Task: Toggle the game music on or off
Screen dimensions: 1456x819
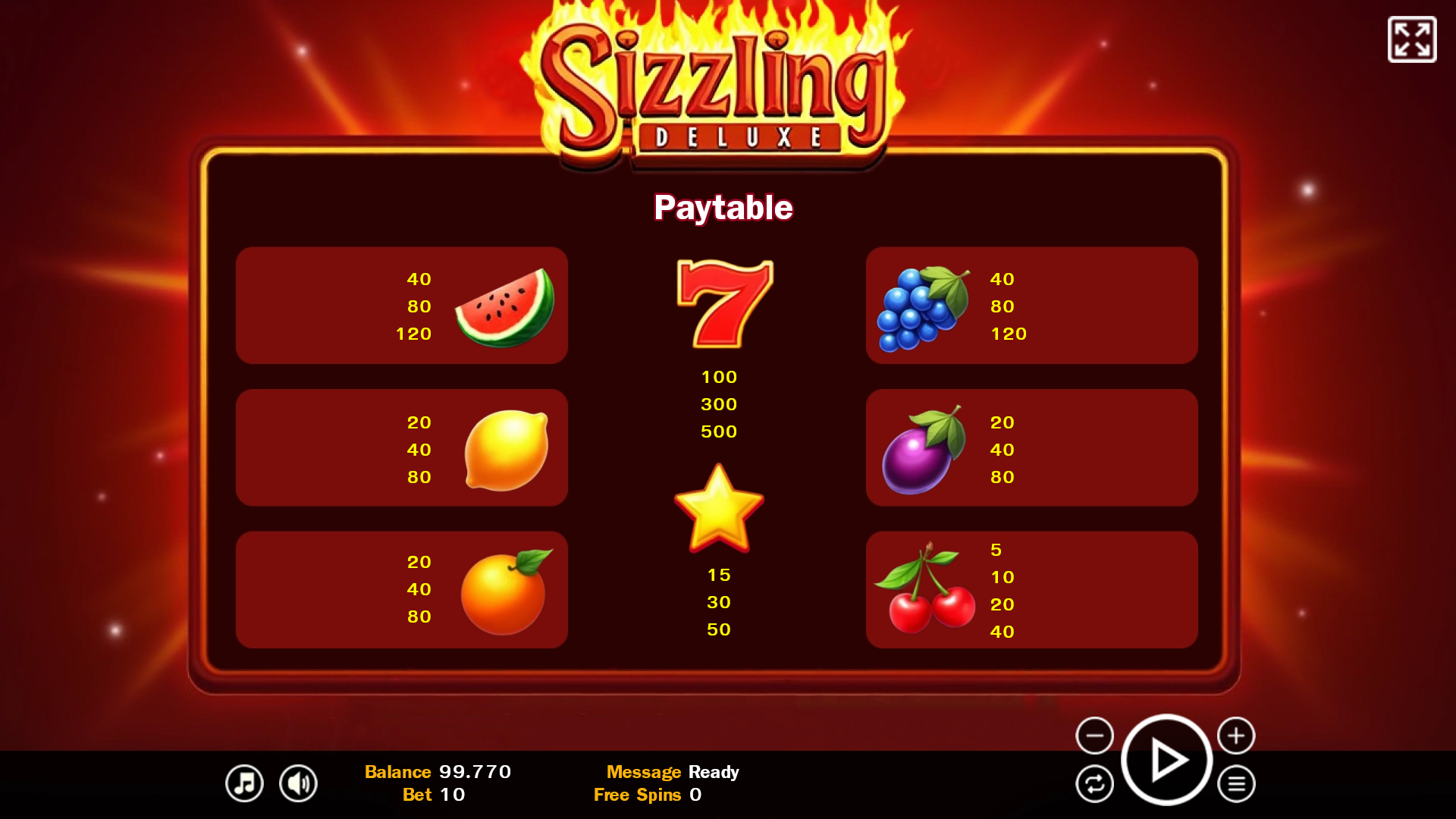Action: point(243,783)
